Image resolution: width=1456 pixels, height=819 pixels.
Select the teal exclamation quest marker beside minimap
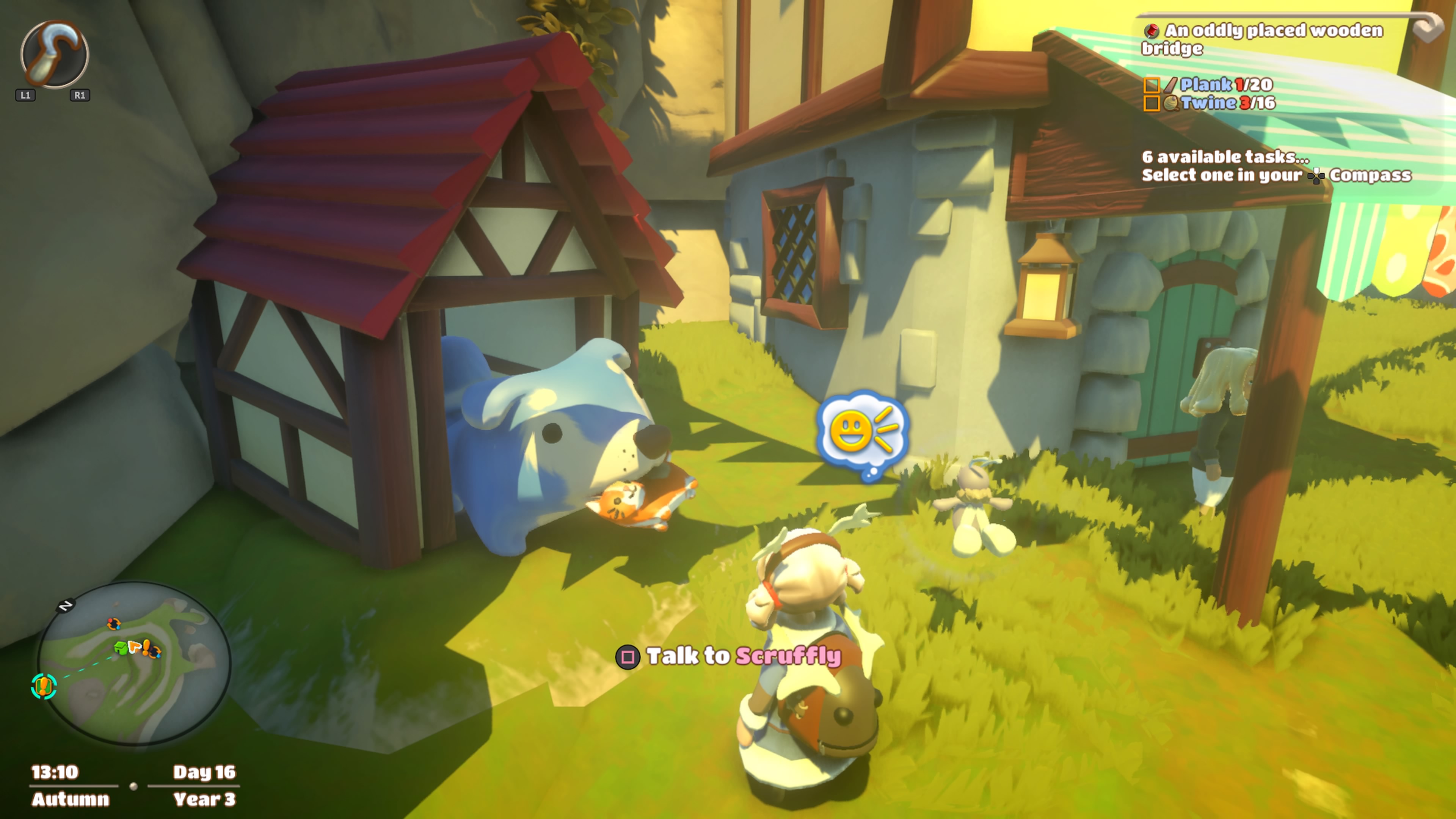tap(44, 686)
